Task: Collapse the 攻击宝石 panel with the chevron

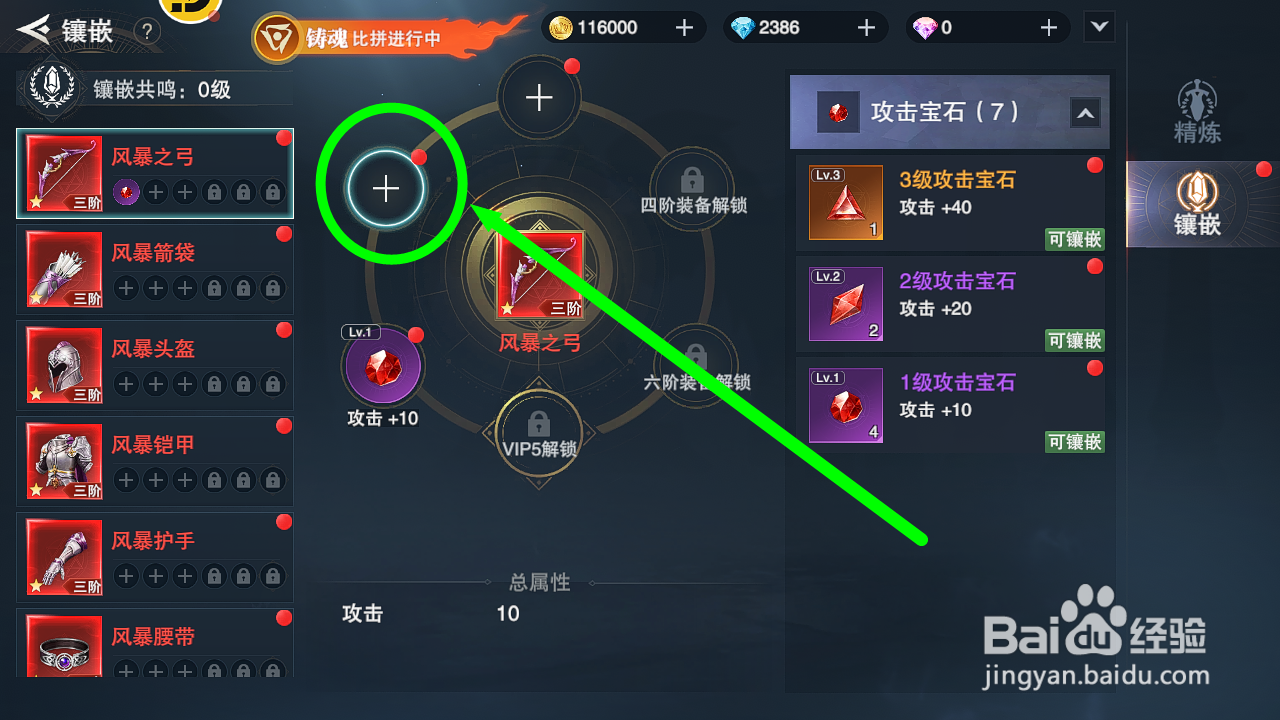Action: tap(1085, 113)
